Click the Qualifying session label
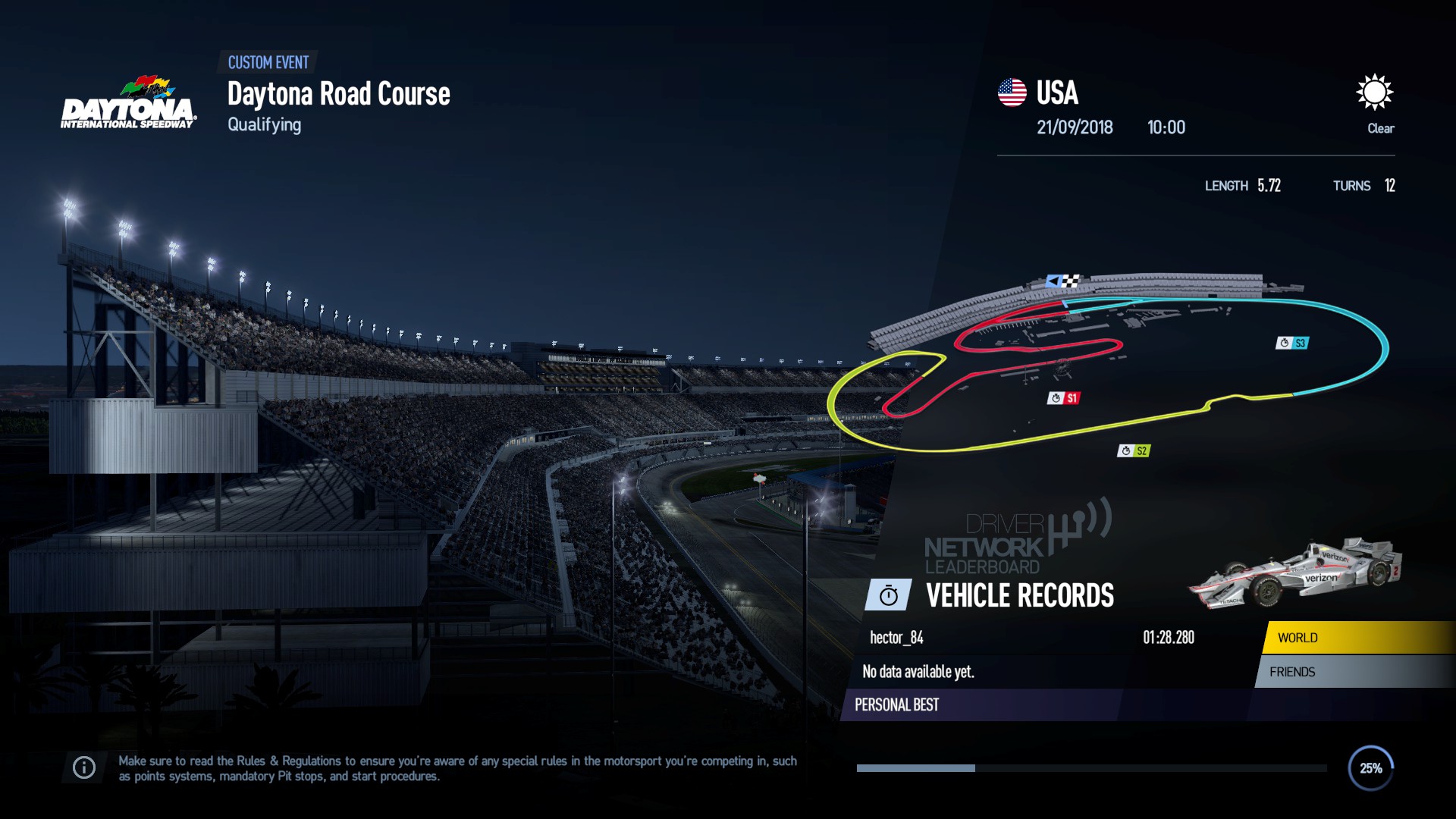Screen dimensions: 1456x819 263,124
